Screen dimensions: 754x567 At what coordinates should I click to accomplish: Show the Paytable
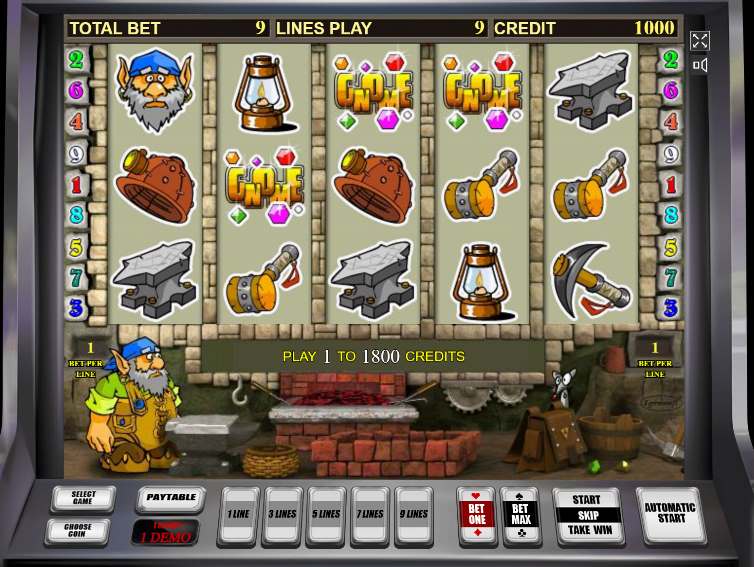(x=170, y=498)
